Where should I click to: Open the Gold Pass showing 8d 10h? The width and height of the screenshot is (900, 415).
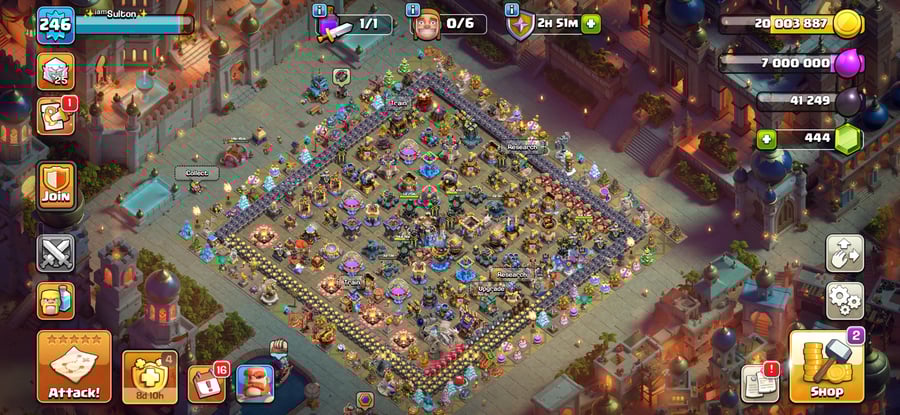click(150, 377)
